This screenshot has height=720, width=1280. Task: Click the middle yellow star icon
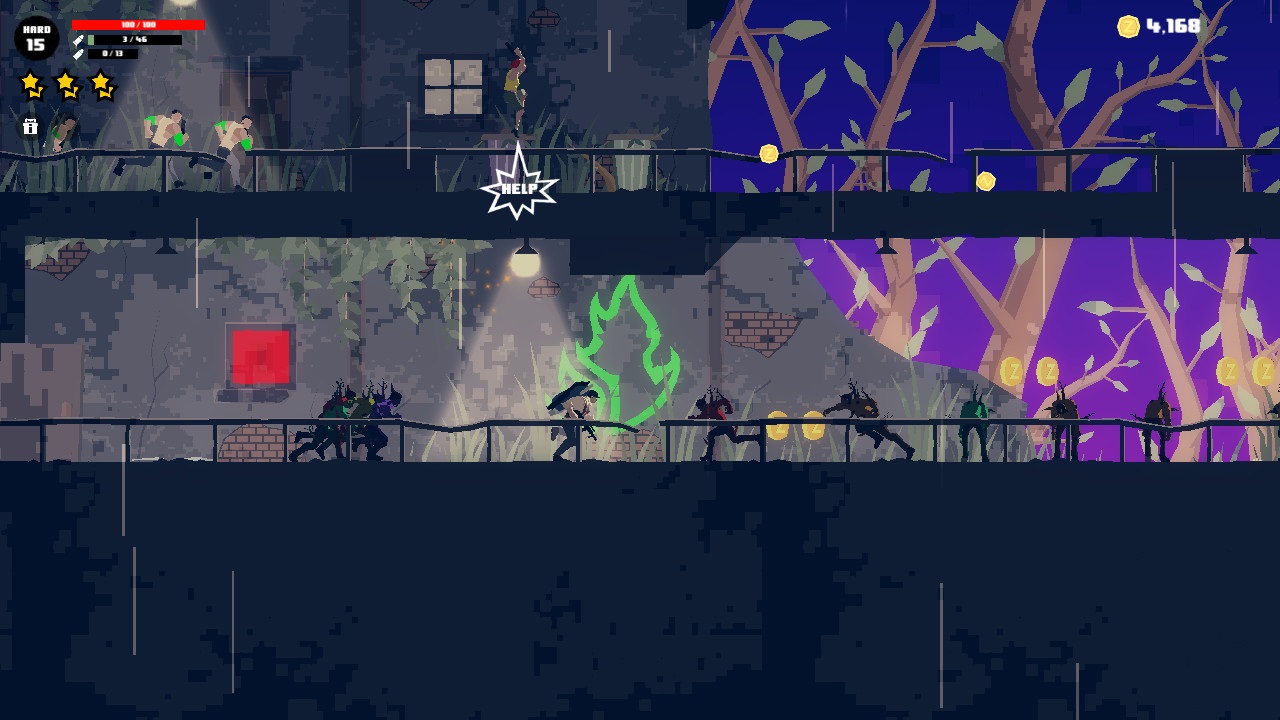[x=67, y=85]
